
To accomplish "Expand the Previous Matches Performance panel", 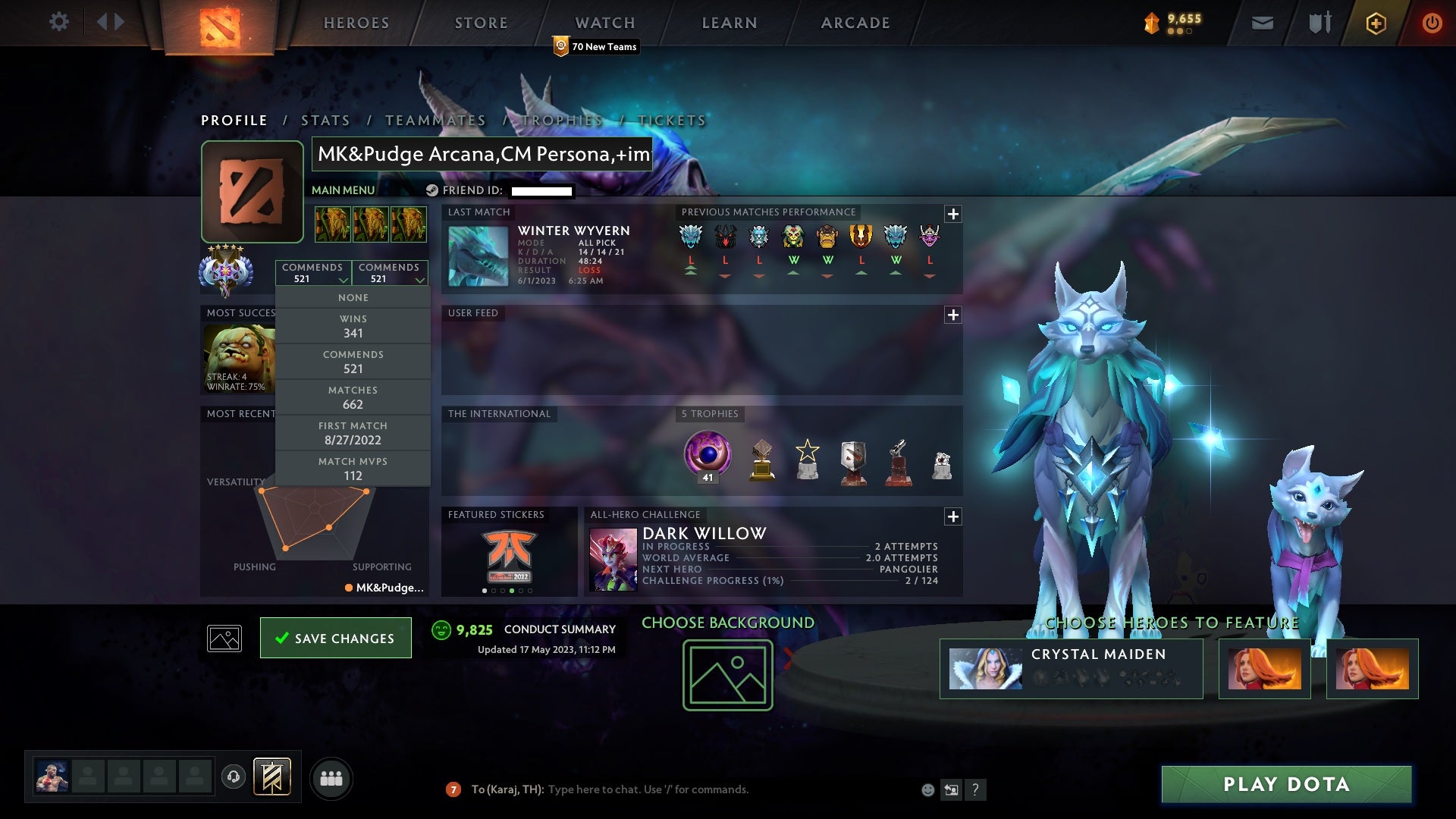I will 952,215.
